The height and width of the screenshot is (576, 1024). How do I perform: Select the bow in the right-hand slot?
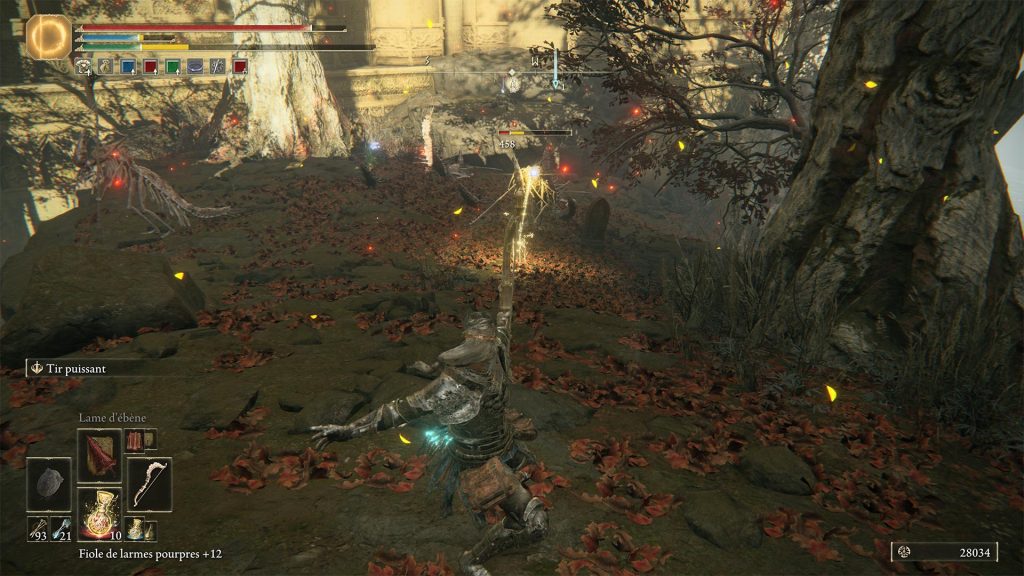pyautogui.click(x=149, y=485)
